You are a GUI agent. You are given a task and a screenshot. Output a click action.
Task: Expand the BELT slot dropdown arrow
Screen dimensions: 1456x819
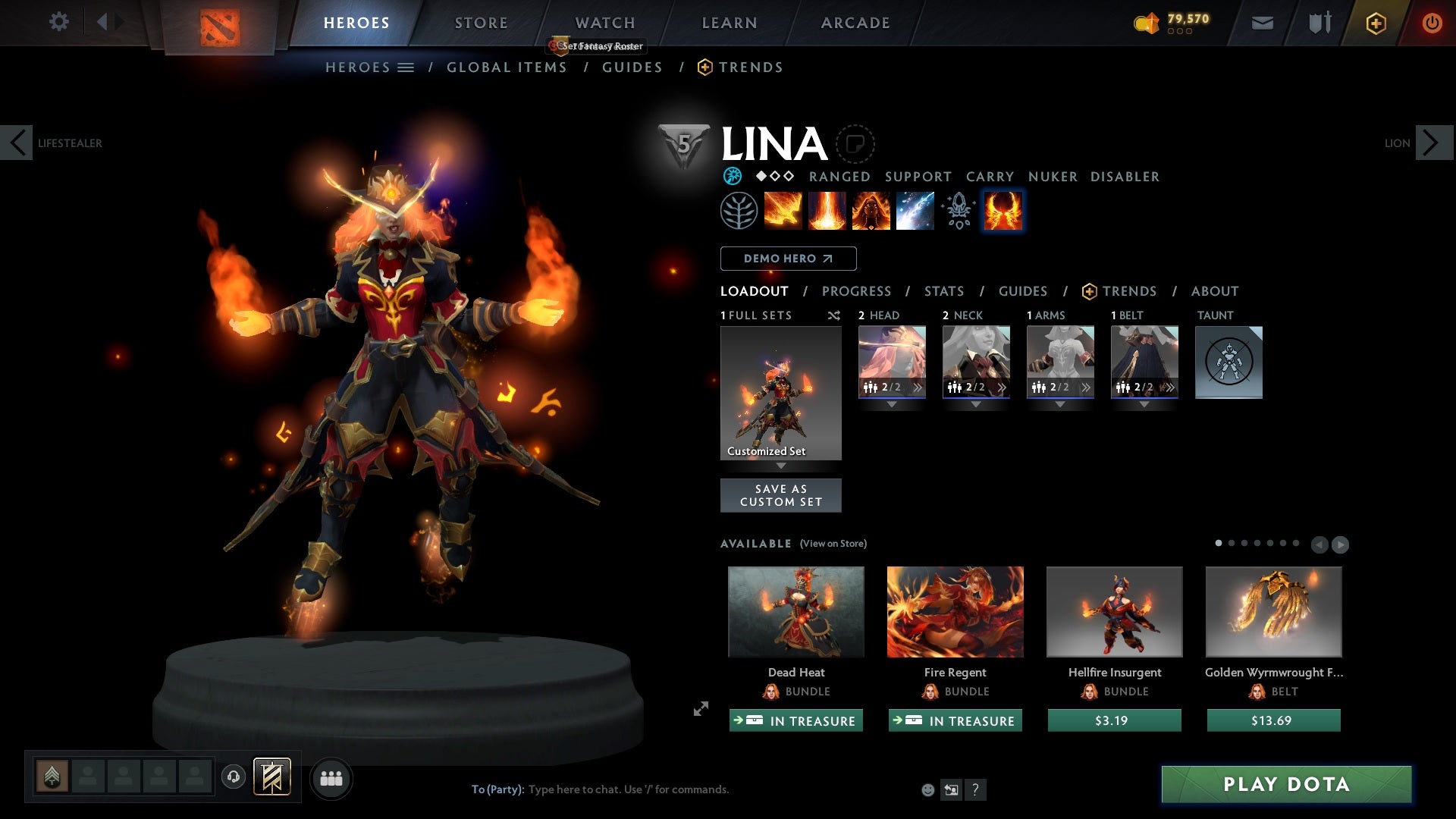[x=1144, y=404]
